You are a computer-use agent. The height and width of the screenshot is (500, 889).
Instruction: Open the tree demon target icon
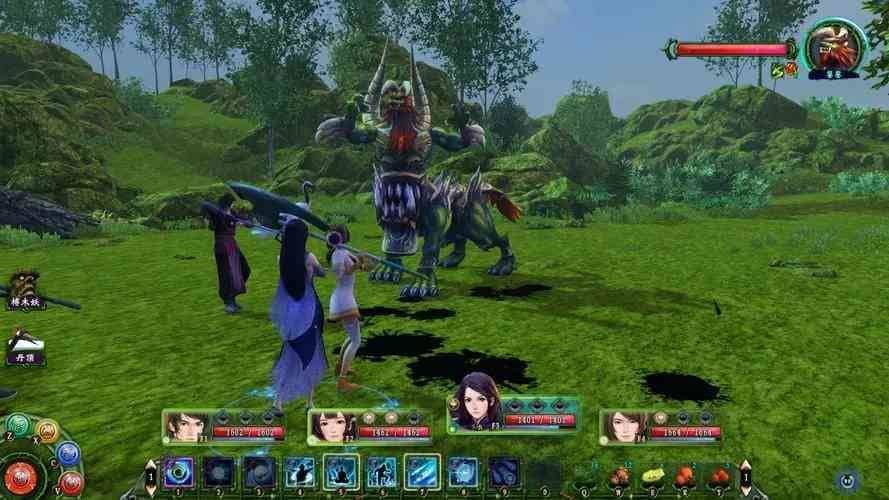pyautogui.click(x=24, y=286)
